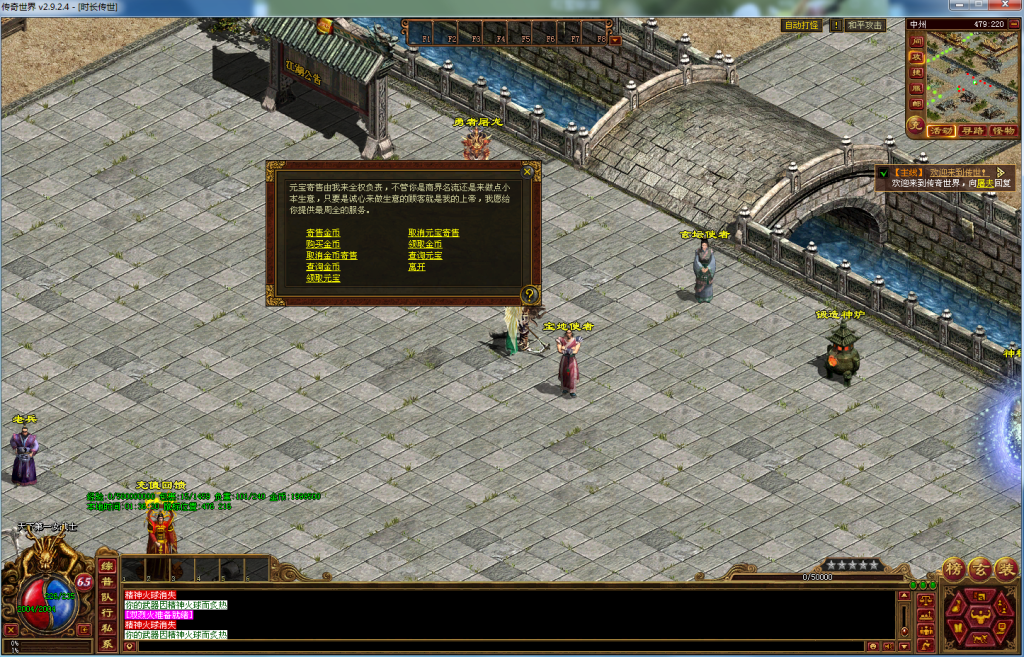Toggle the 自动打怪 auto-fight button
The width and height of the screenshot is (1024, 657).
coord(800,25)
